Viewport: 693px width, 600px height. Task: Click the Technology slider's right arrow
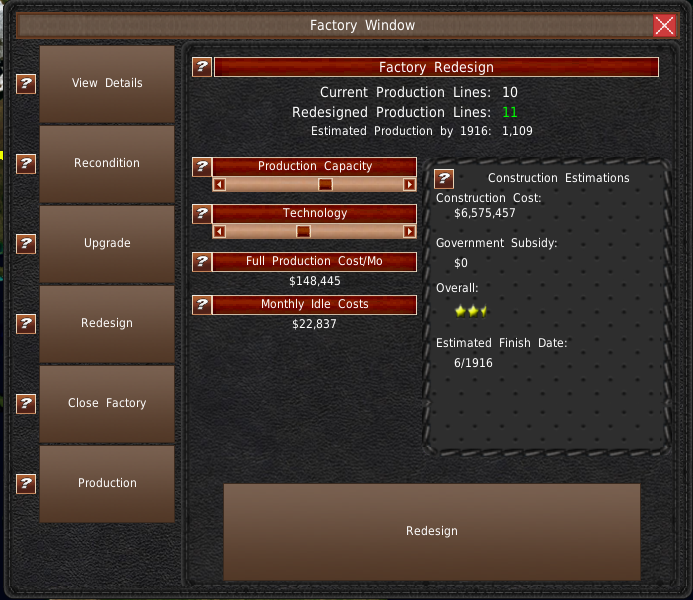410,232
